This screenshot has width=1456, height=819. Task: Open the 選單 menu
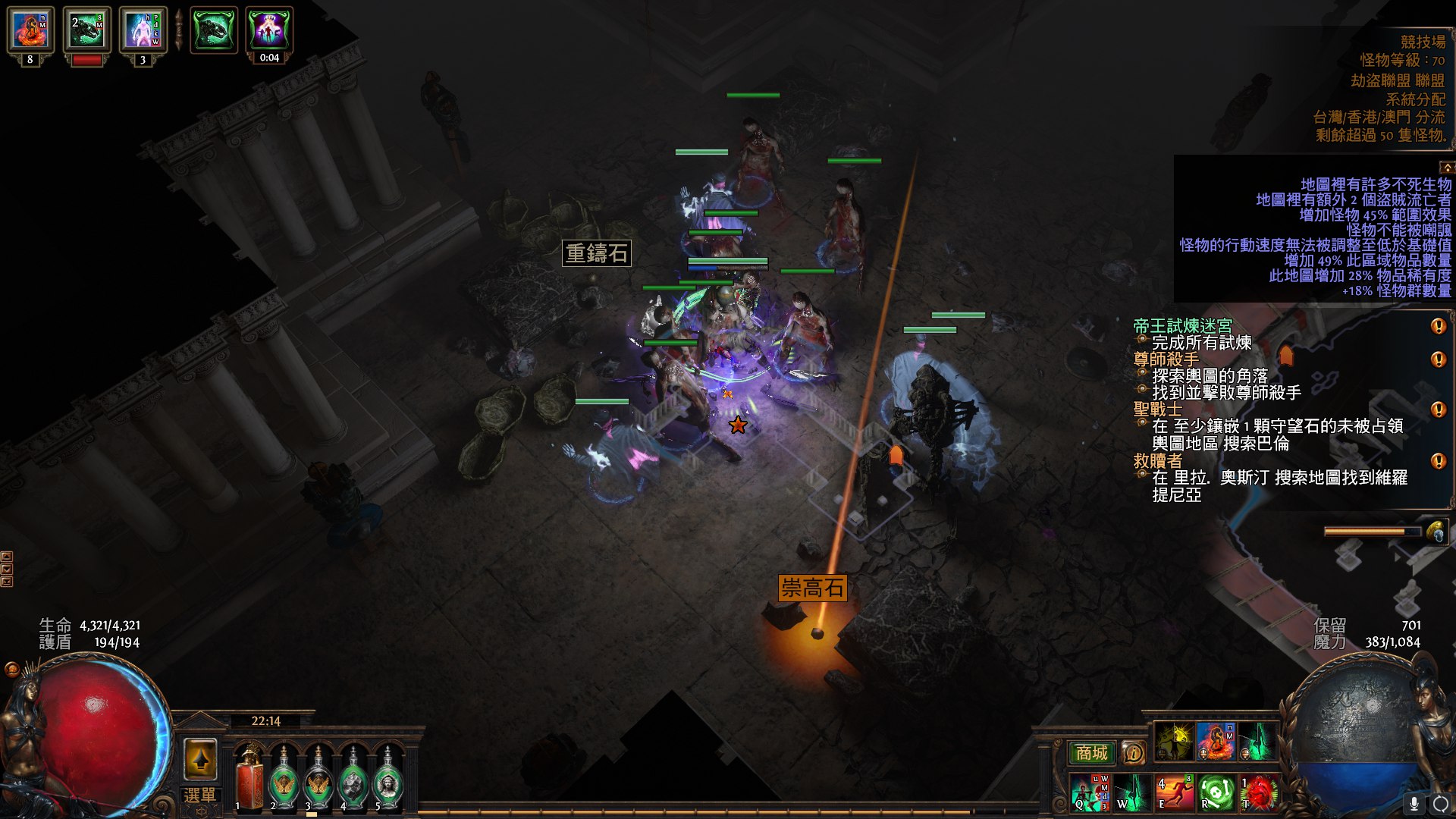(x=199, y=795)
